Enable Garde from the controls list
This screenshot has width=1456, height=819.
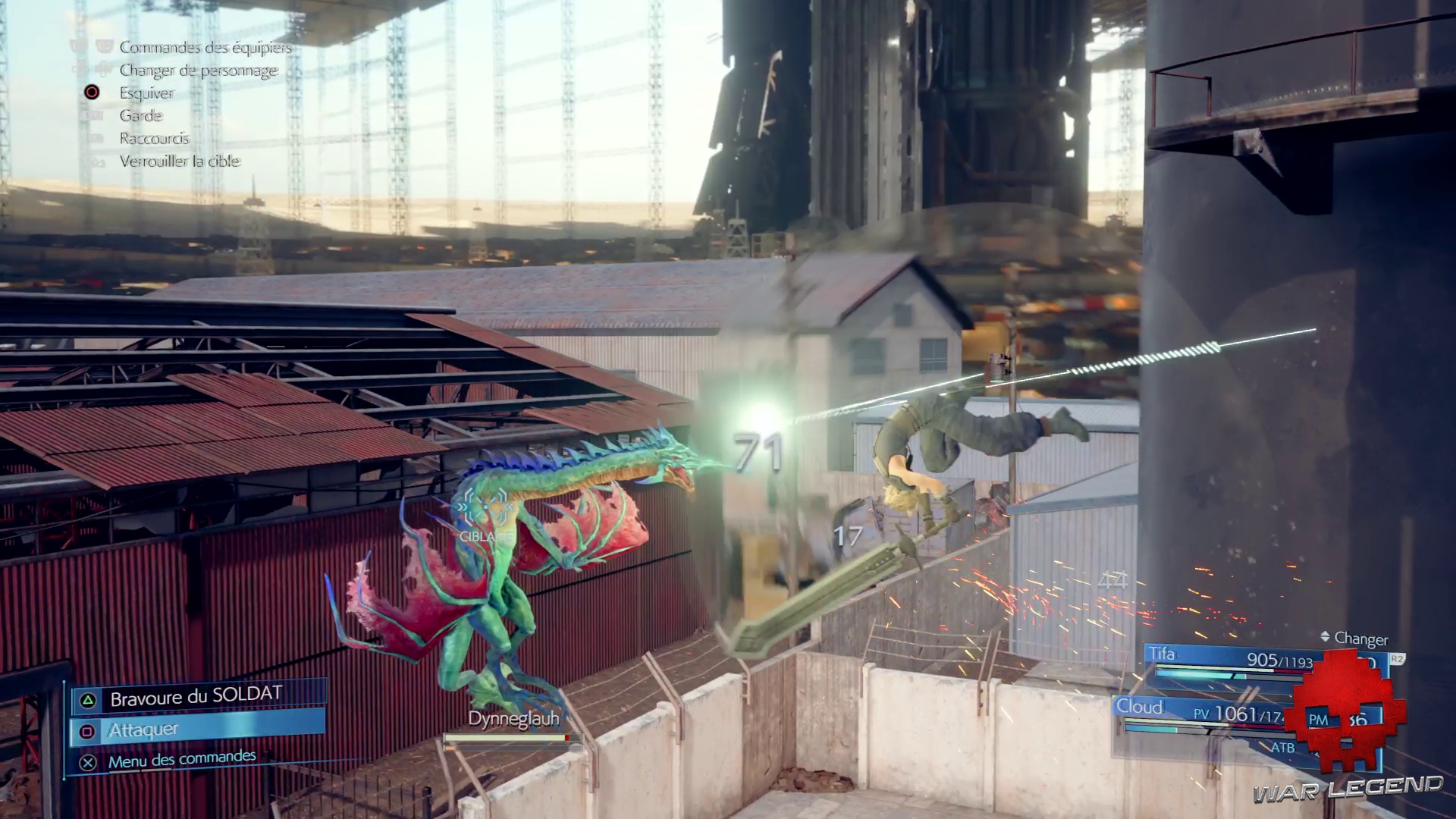(x=141, y=115)
